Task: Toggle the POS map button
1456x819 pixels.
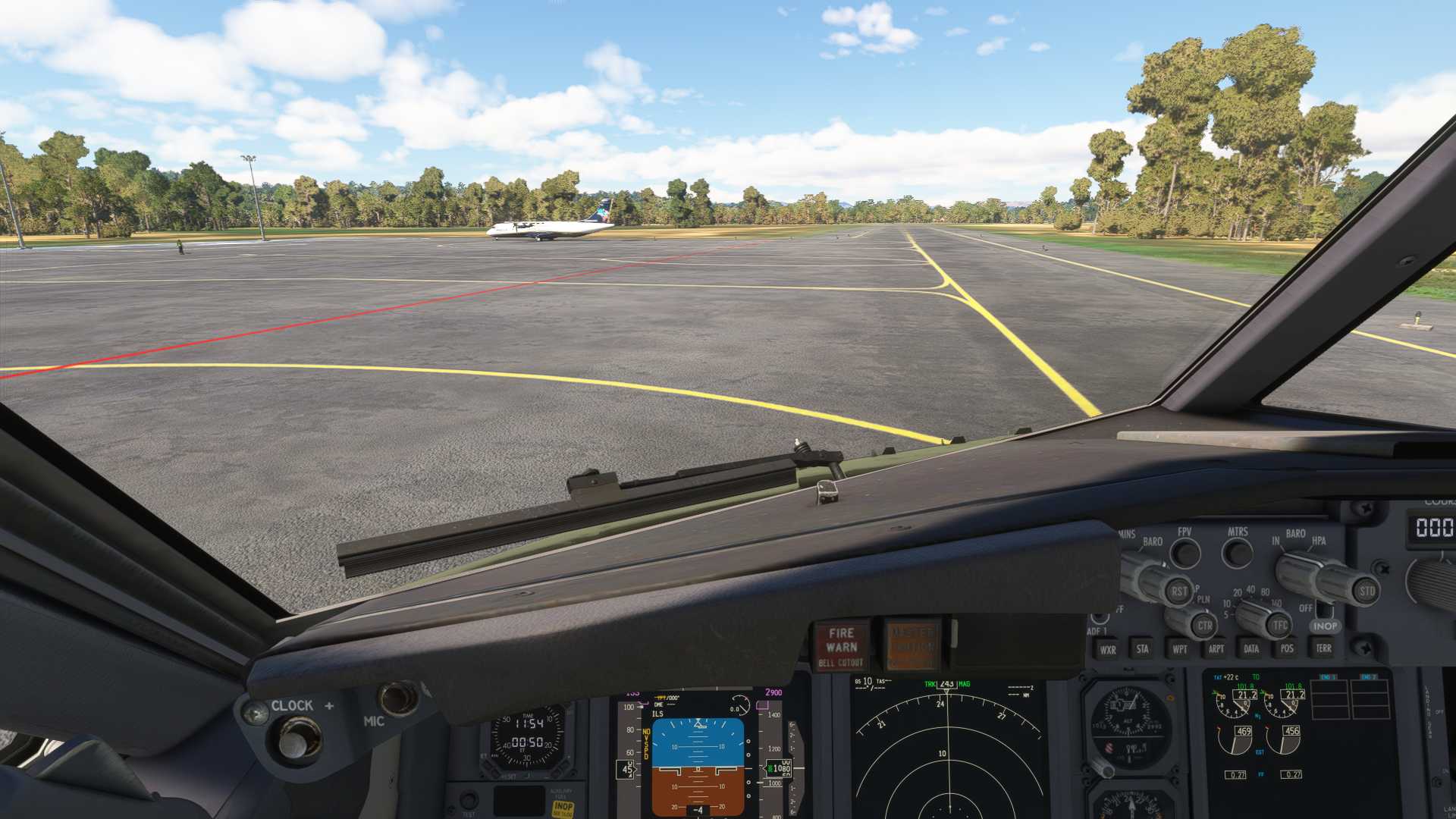Action: click(x=1287, y=648)
